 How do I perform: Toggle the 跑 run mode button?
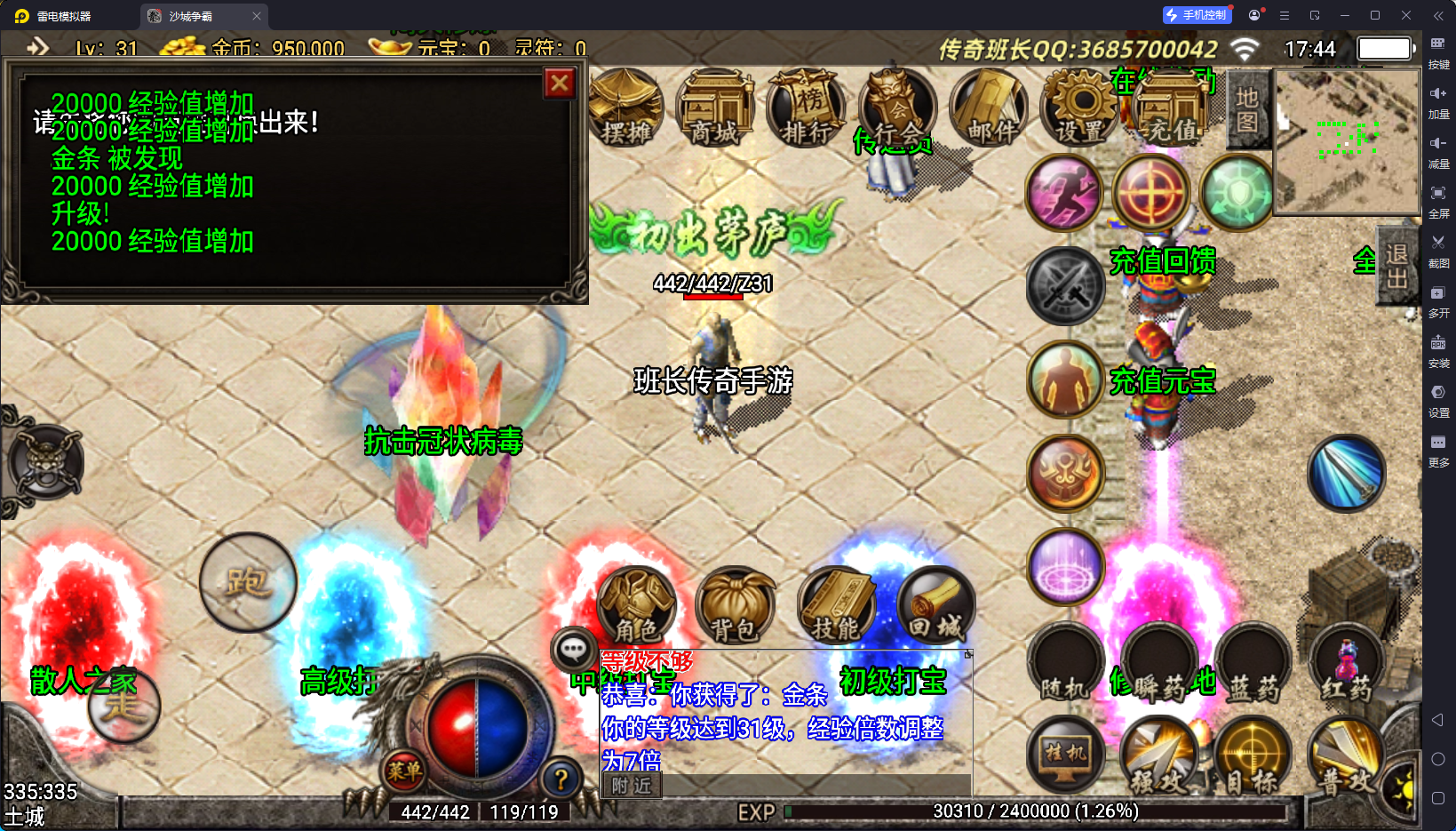pos(248,582)
